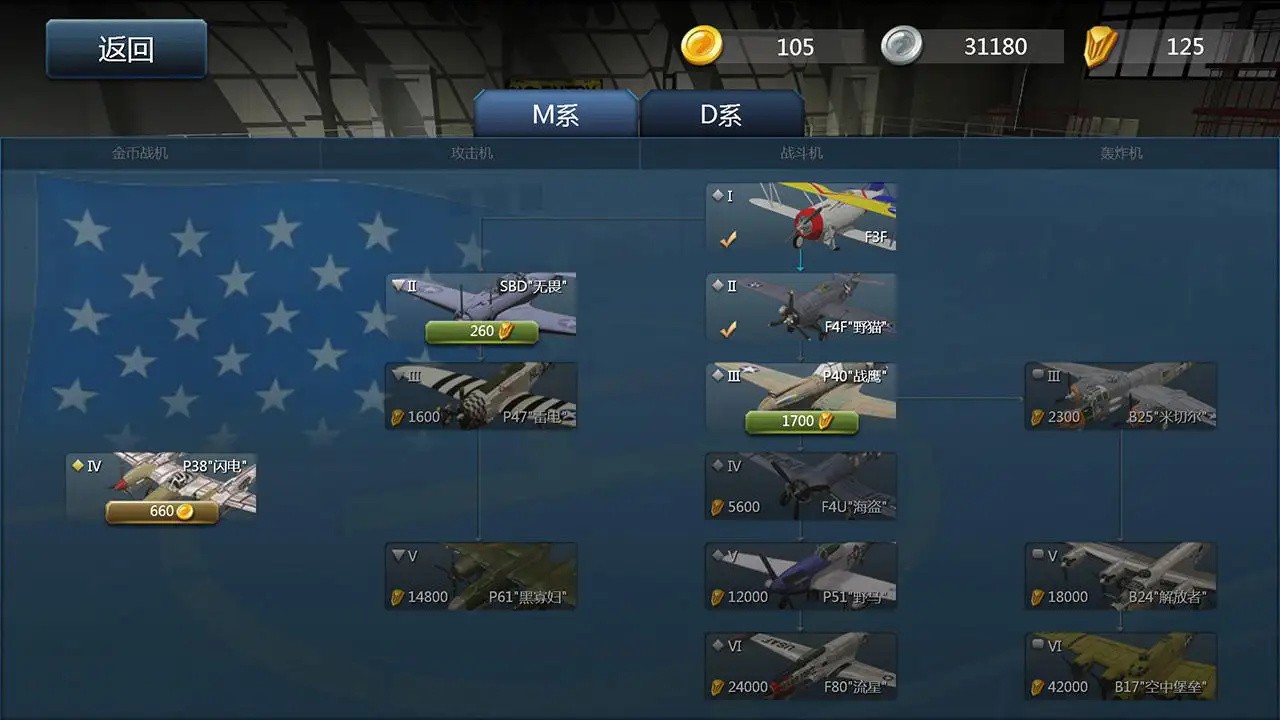Click the gold coin currency icon
This screenshot has height=720, width=1280.
[703, 46]
